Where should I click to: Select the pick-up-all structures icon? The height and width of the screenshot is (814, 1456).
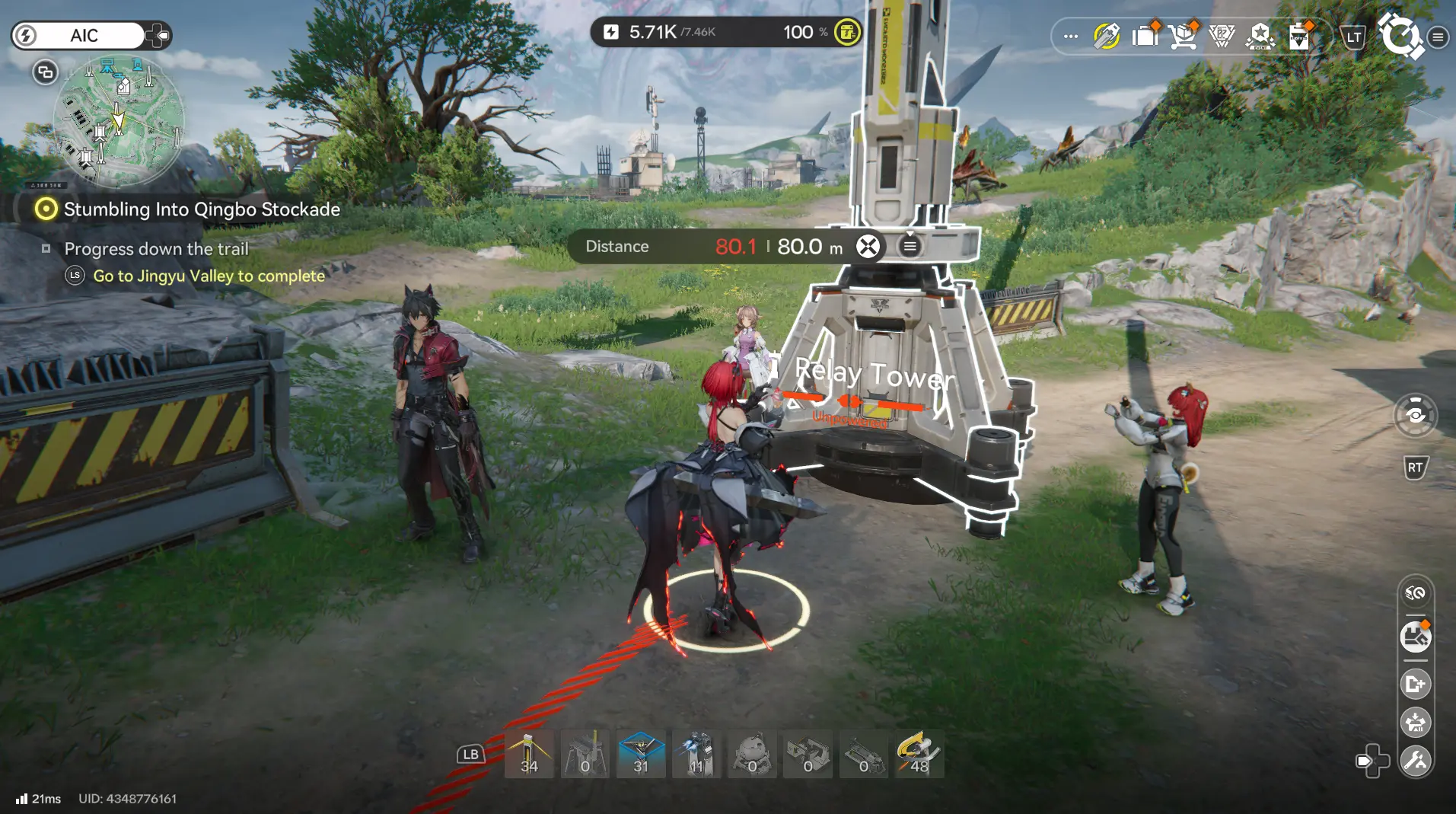(x=1416, y=722)
